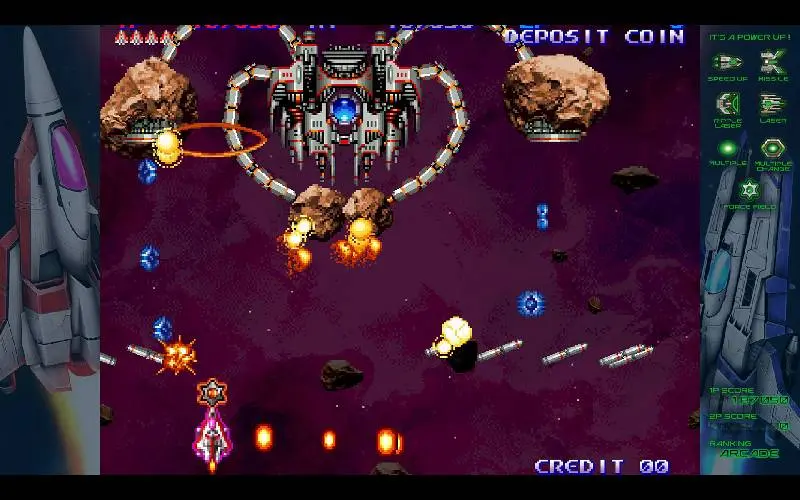This screenshot has height=500, width=800.
Task: Click the Laser power-up icon
Action: [x=772, y=104]
